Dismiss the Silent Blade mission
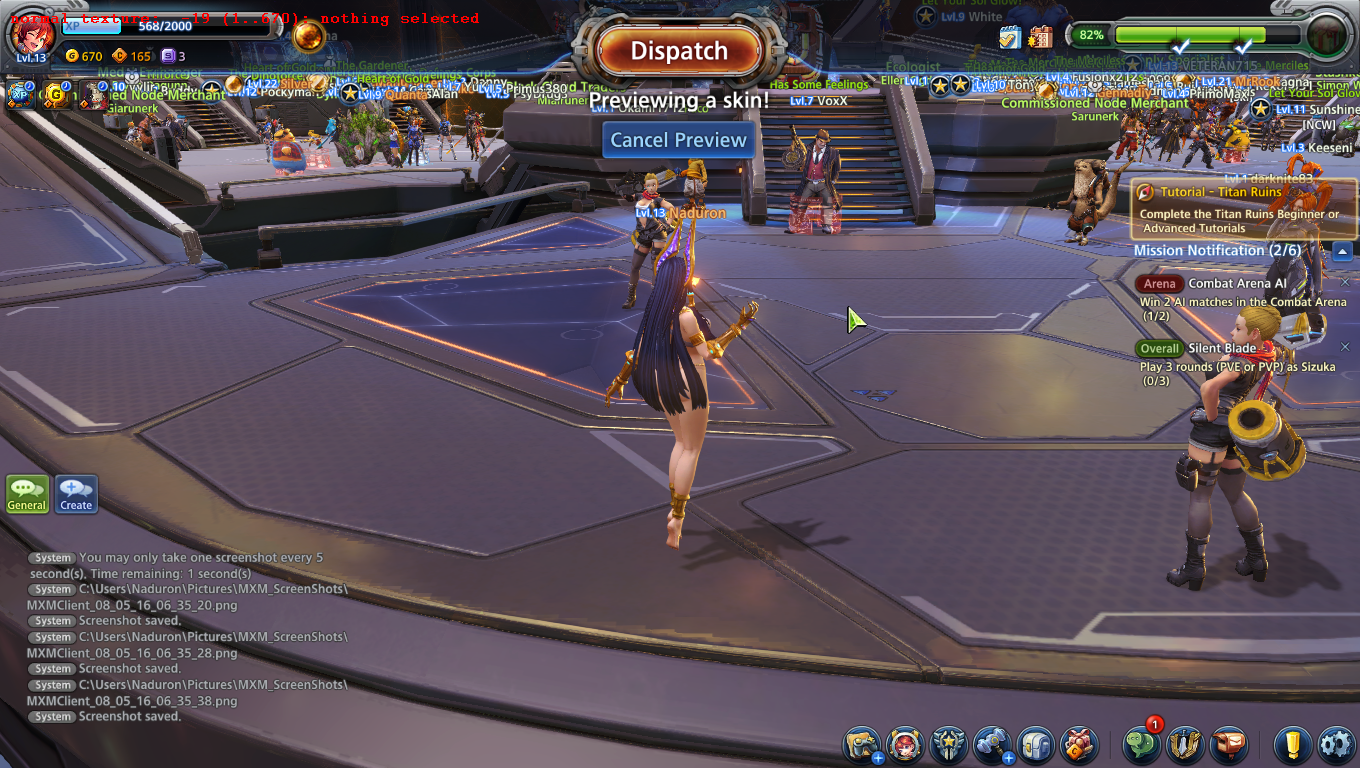This screenshot has height=768, width=1360. 1345,347
